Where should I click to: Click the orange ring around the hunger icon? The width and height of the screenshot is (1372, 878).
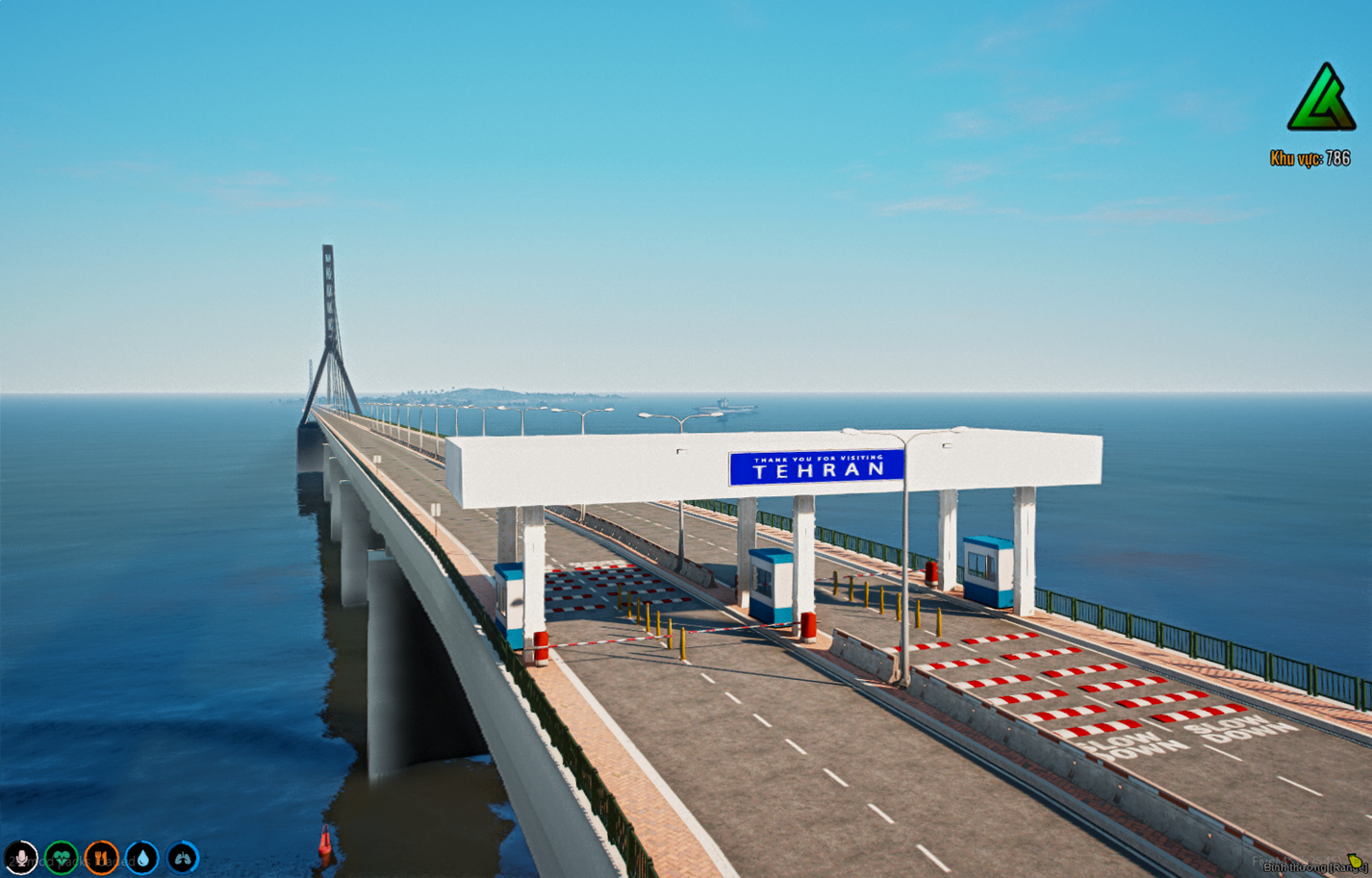tap(102, 842)
